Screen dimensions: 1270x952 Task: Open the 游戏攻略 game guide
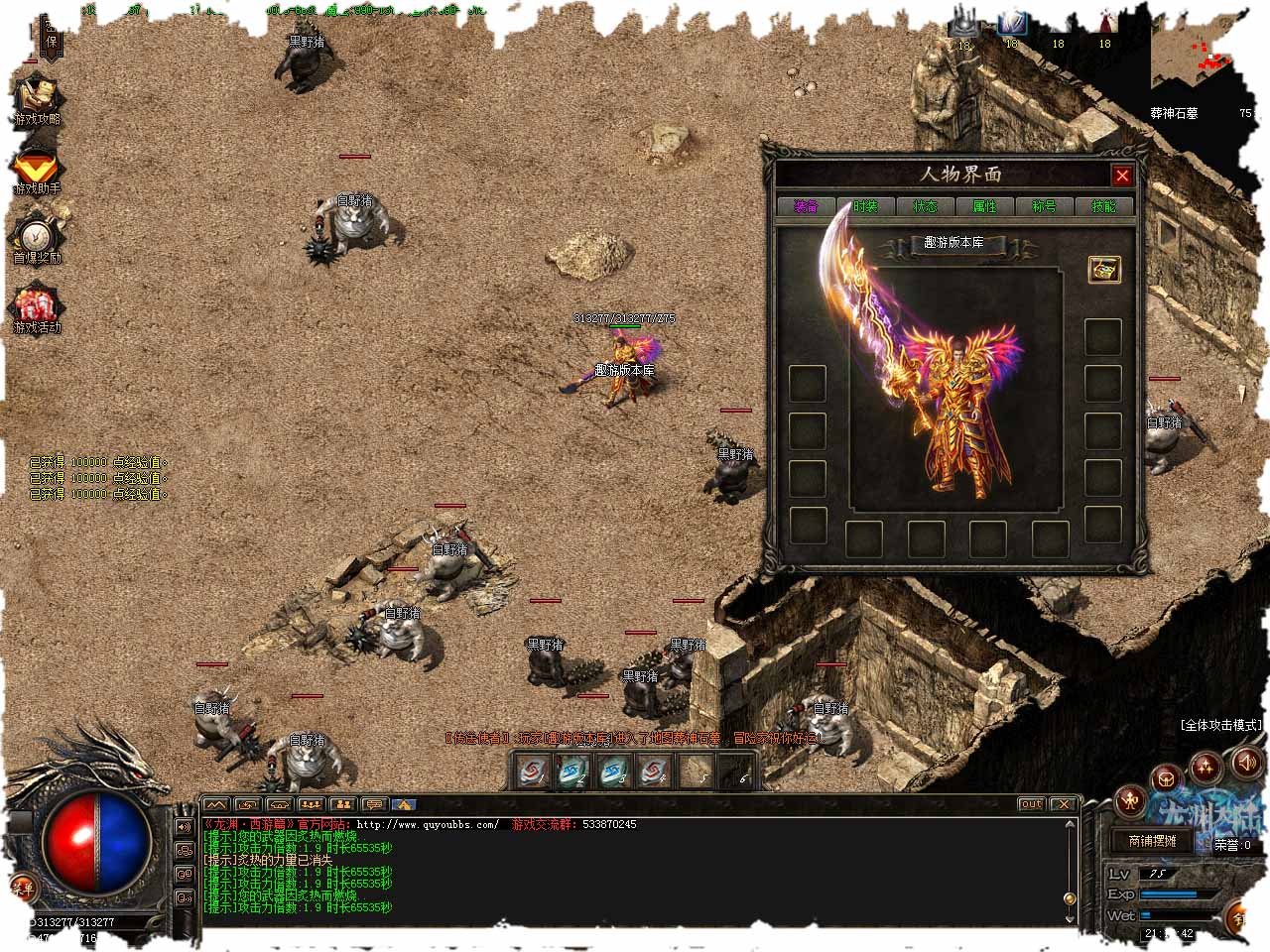(37, 101)
